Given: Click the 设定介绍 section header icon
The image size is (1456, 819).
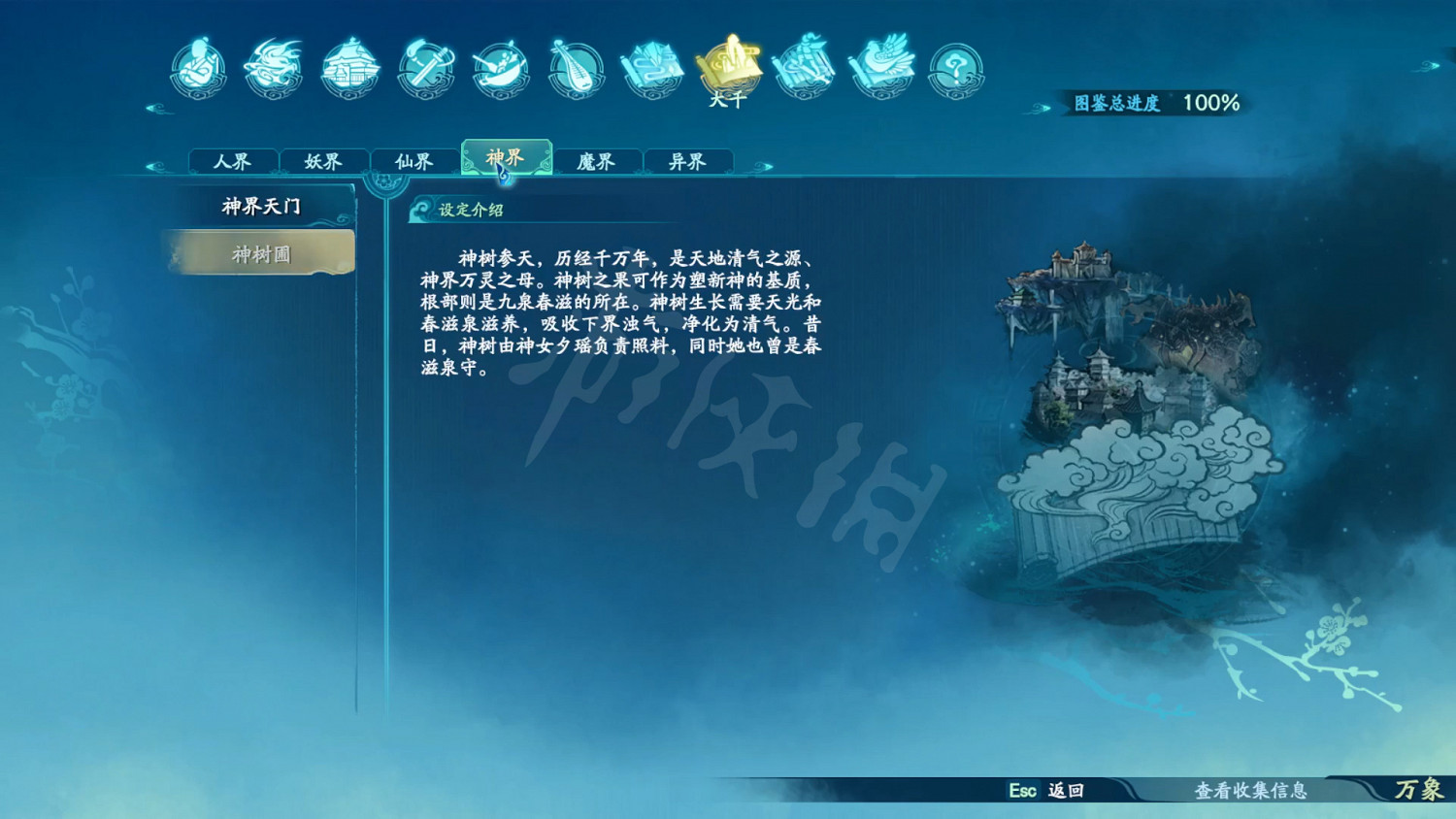Looking at the screenshot, I should (x=423, y=207).
